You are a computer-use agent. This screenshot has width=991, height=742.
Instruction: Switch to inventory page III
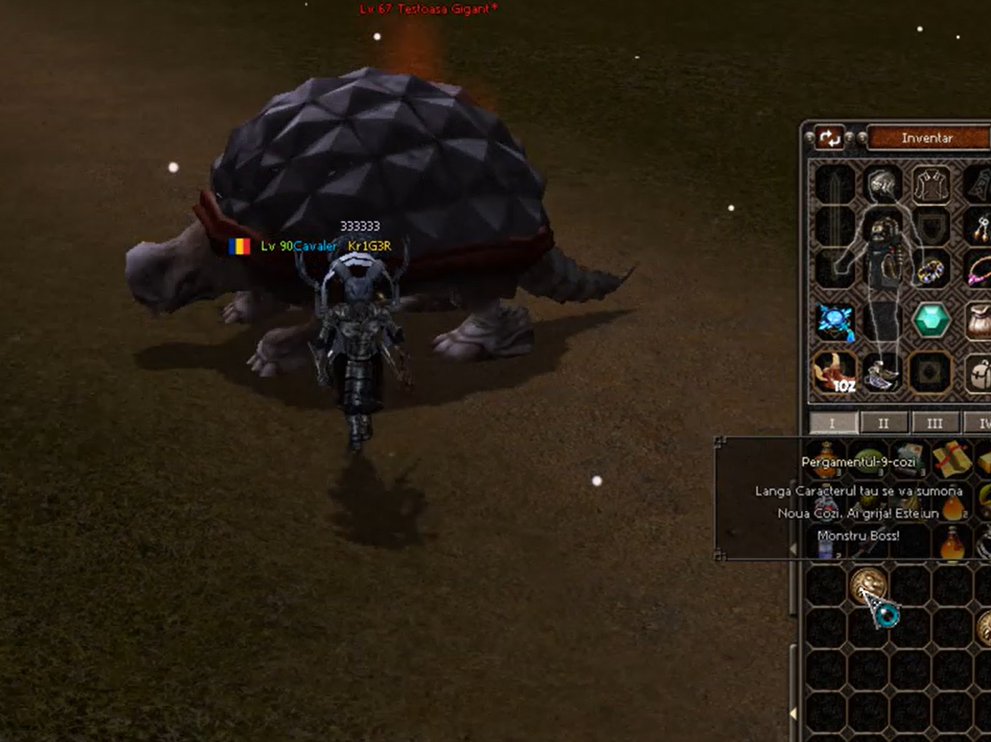[934, 423]
